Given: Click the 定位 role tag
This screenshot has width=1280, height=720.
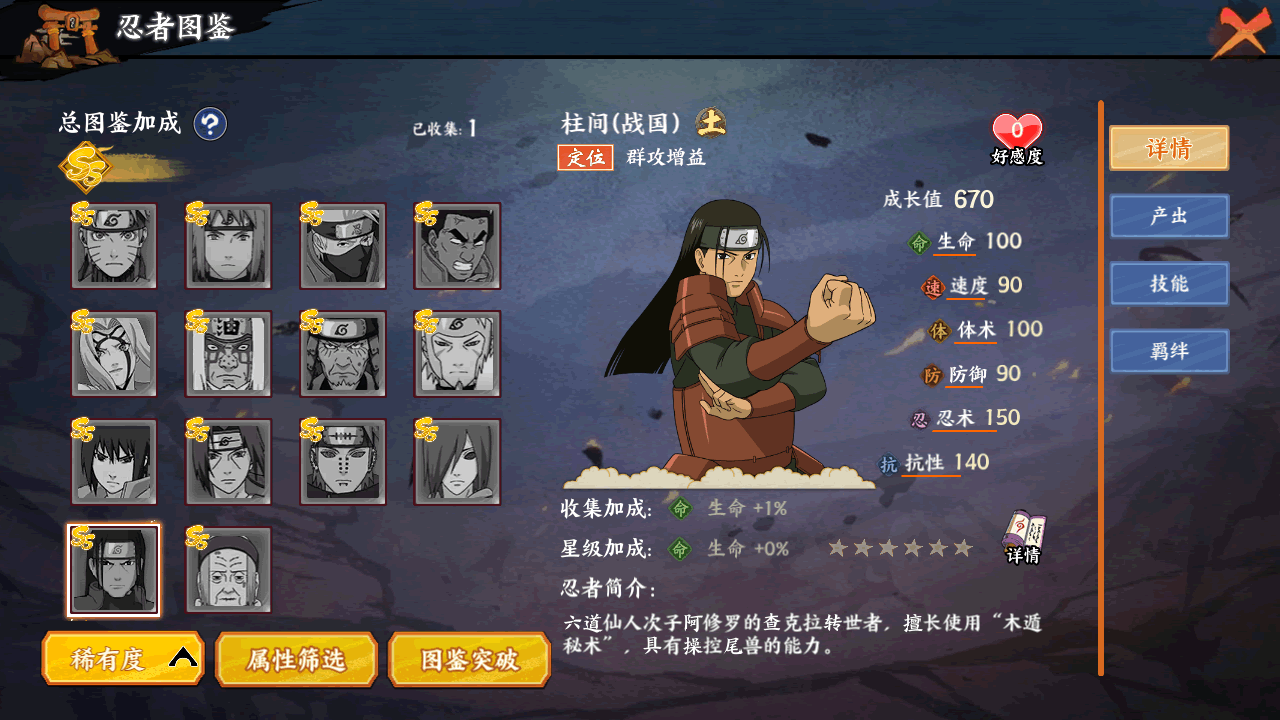Looking at the screenshot, I should point(585,157).
